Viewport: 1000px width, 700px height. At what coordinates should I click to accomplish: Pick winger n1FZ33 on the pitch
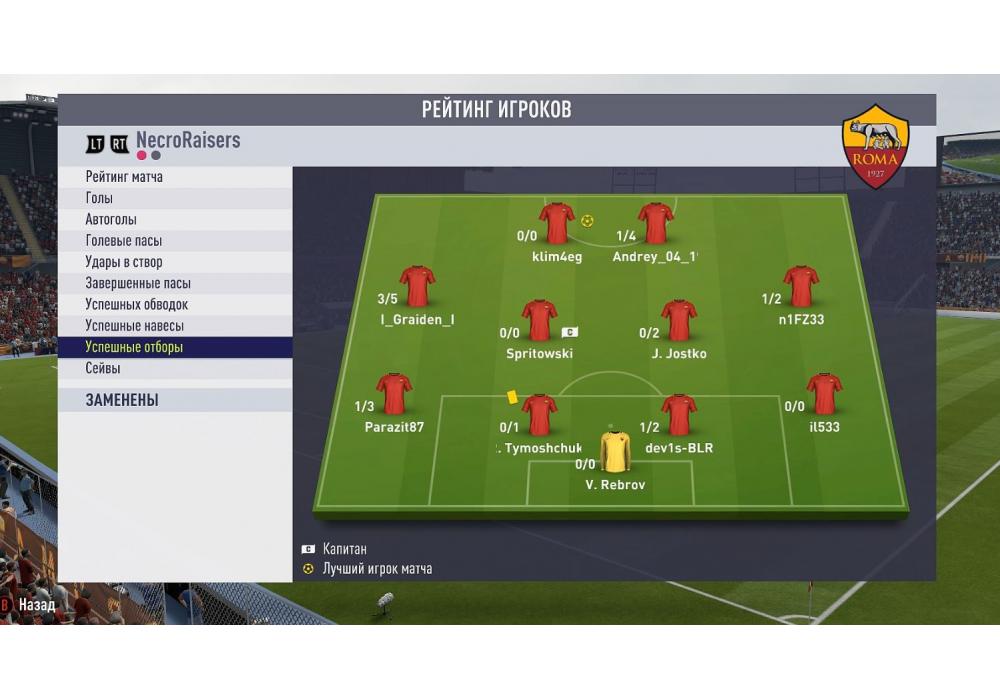[801, 286]
